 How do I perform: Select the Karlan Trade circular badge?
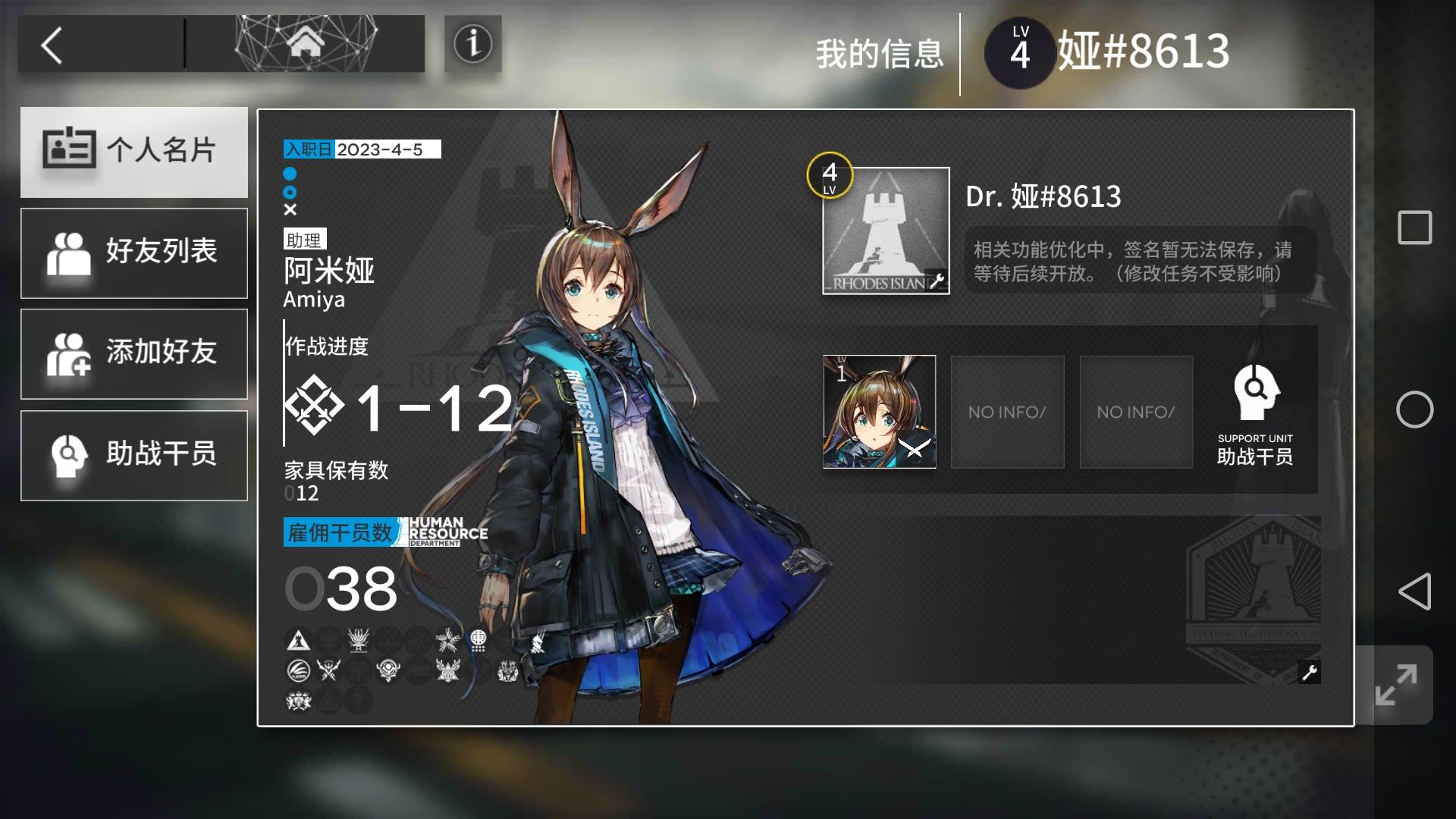point(299,671)
